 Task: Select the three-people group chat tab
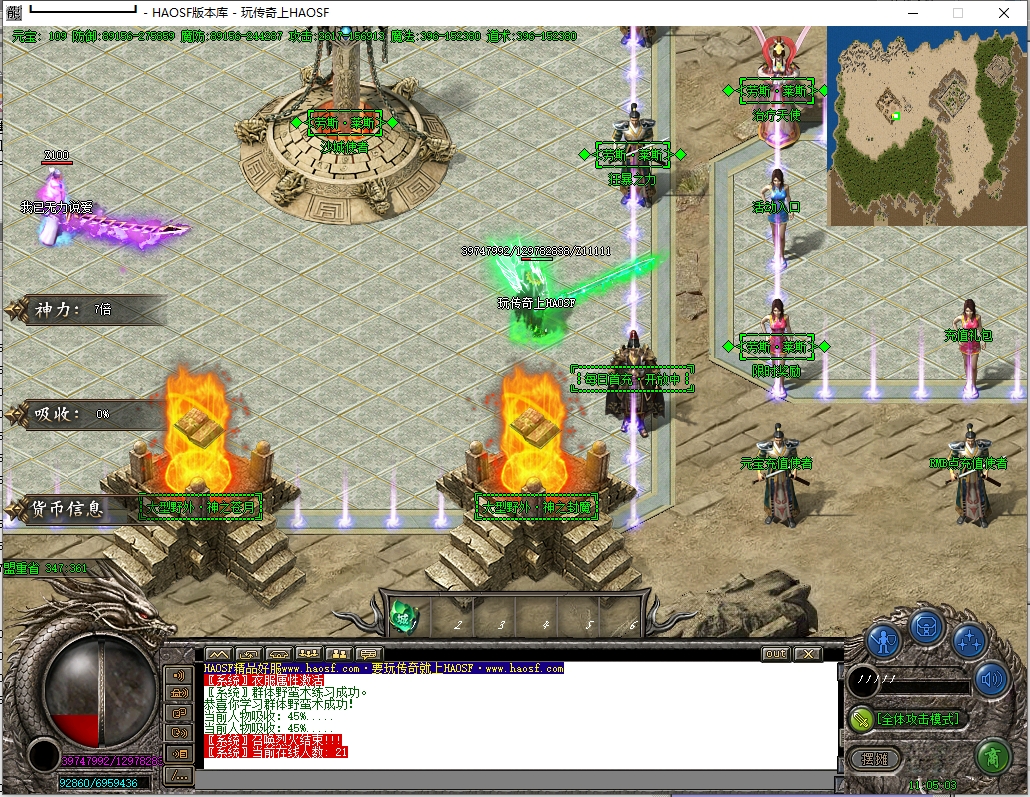(x=308, y=654)
